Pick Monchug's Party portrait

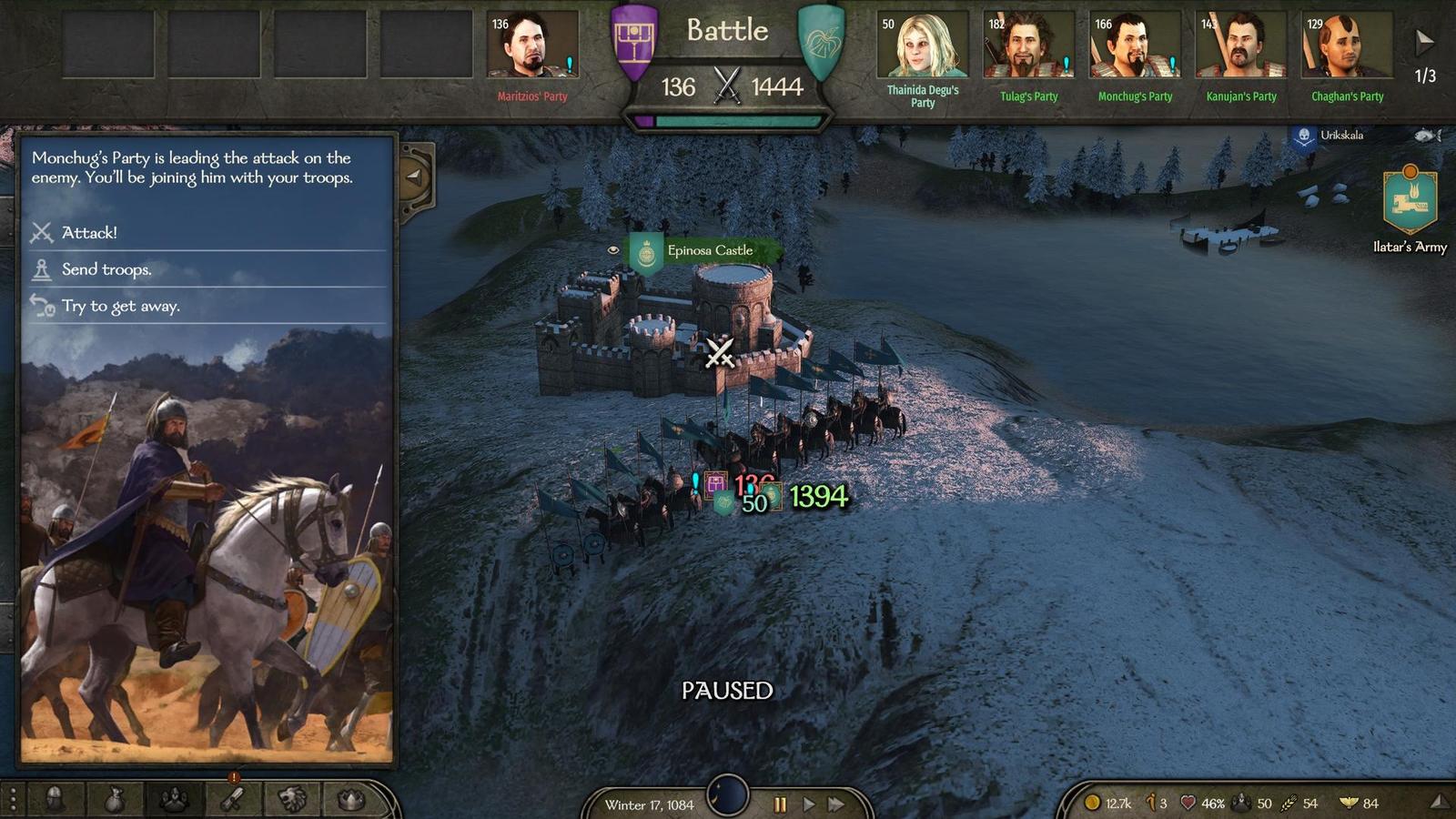click(x=1135, y=45)
